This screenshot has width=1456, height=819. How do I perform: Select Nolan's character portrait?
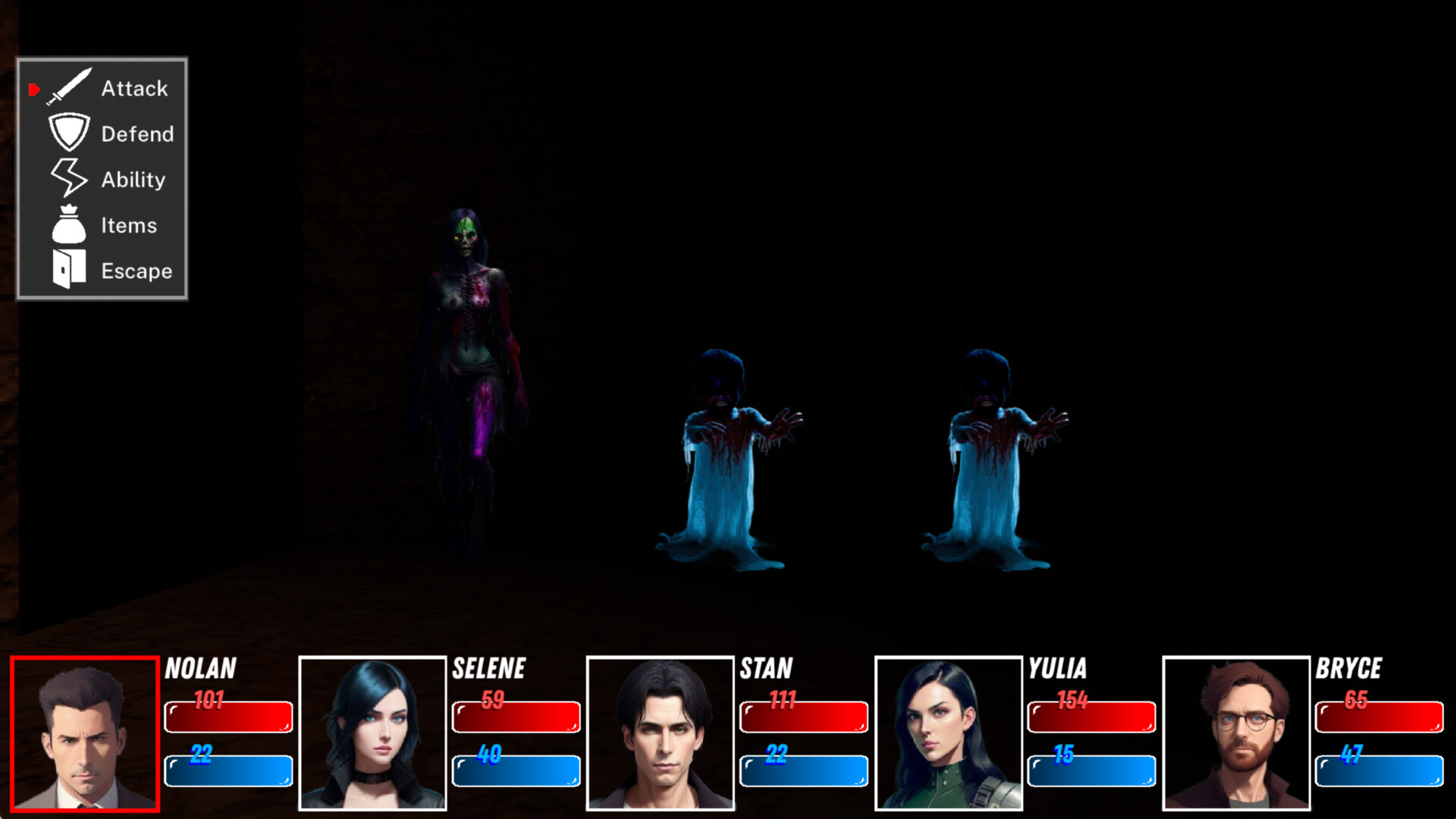(x=85, y=736)
